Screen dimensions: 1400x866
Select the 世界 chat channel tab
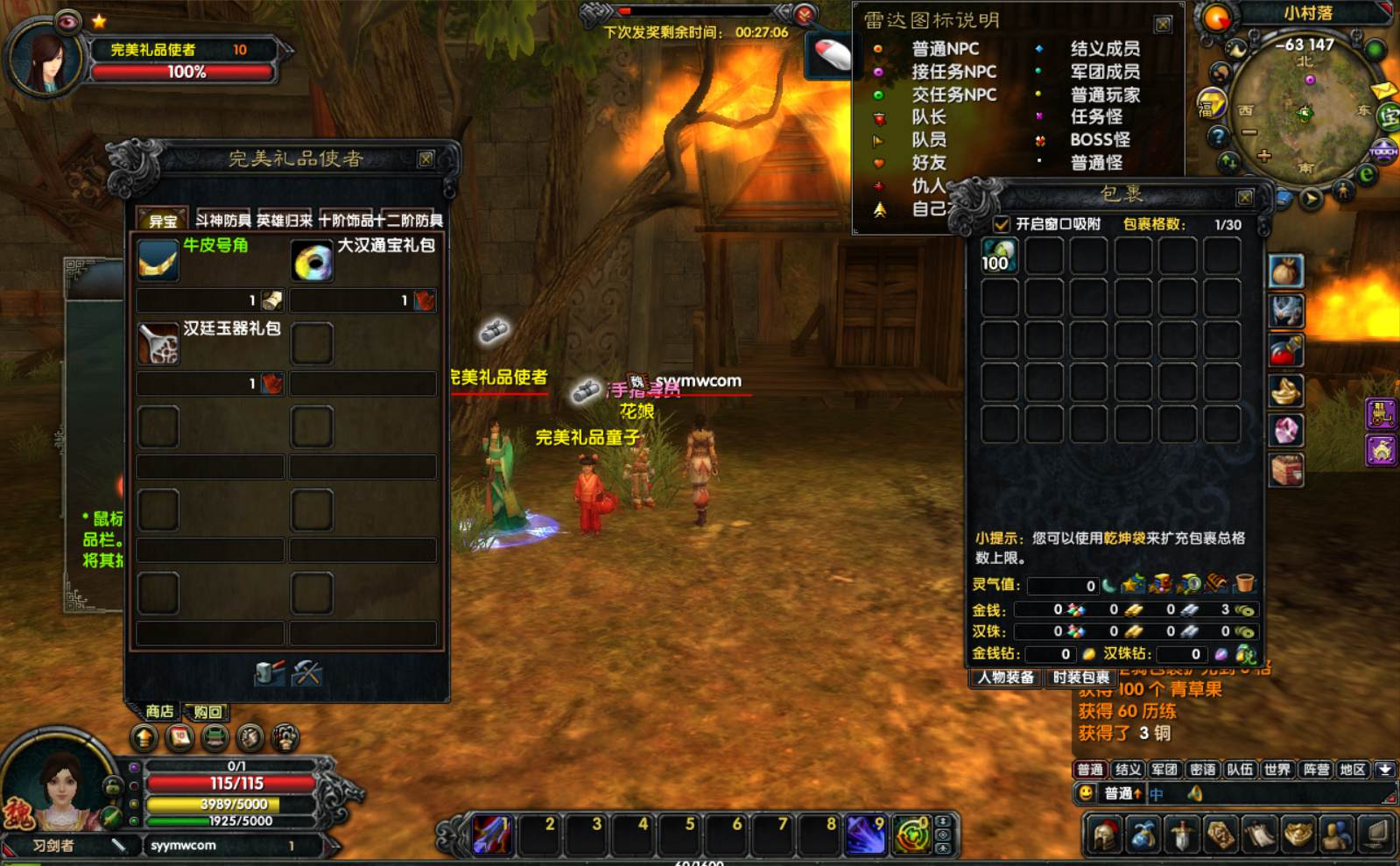1277,770
